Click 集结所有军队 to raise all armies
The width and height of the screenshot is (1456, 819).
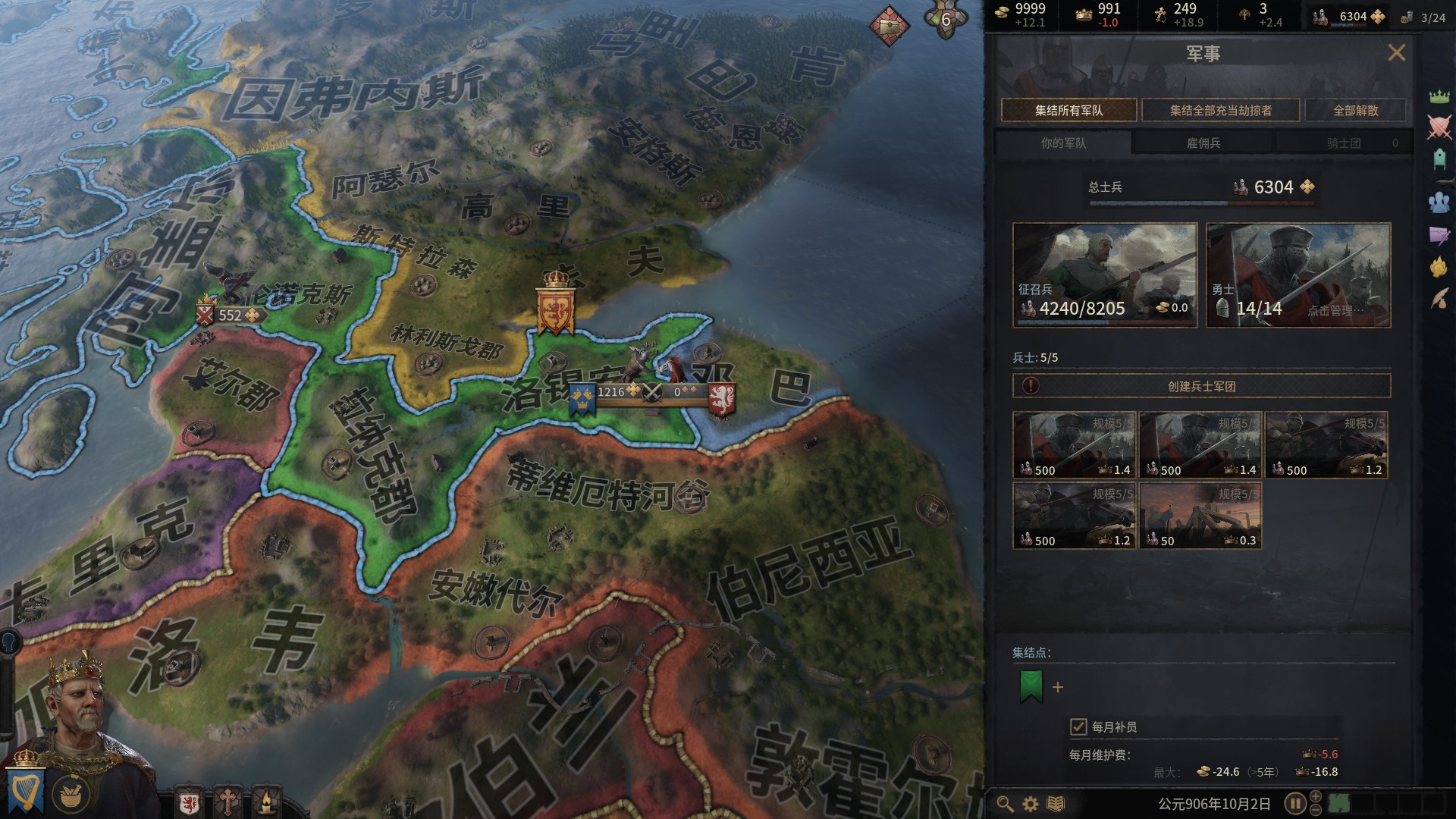[1068, 111]
